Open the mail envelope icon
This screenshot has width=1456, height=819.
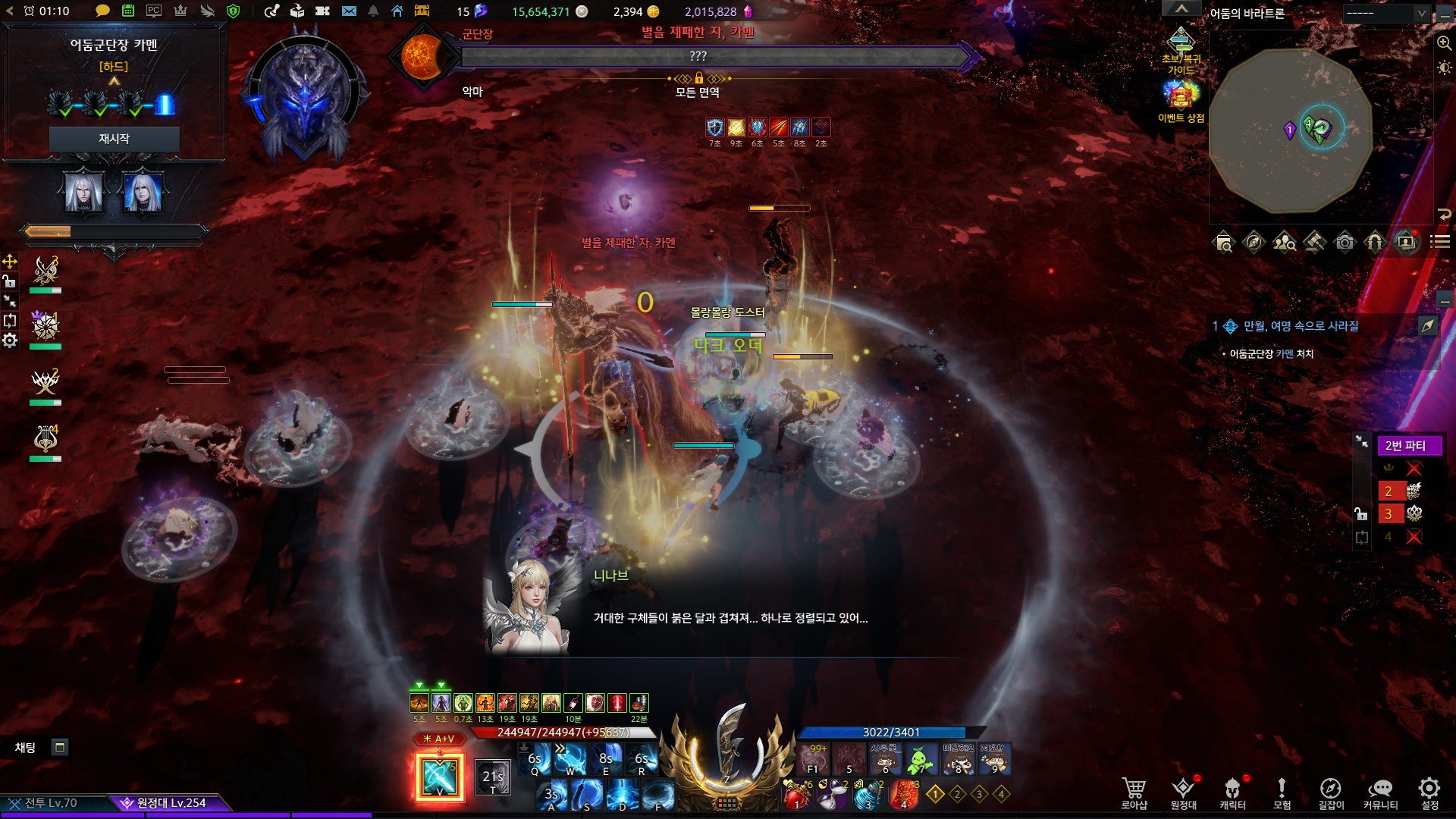(x=349, y=11)
